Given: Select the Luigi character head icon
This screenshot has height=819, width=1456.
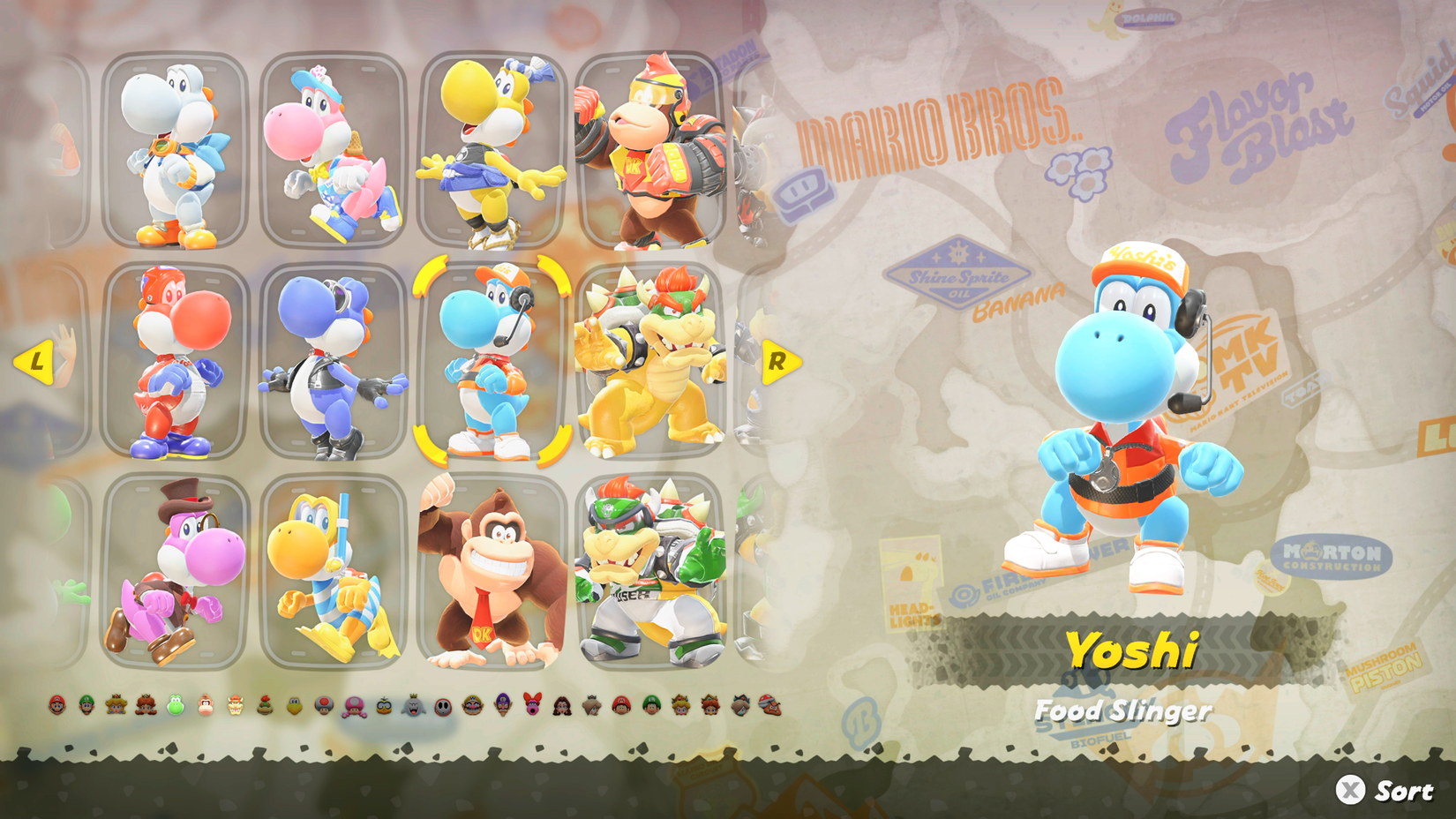Looking at the screenshot, I should point(86,703).
